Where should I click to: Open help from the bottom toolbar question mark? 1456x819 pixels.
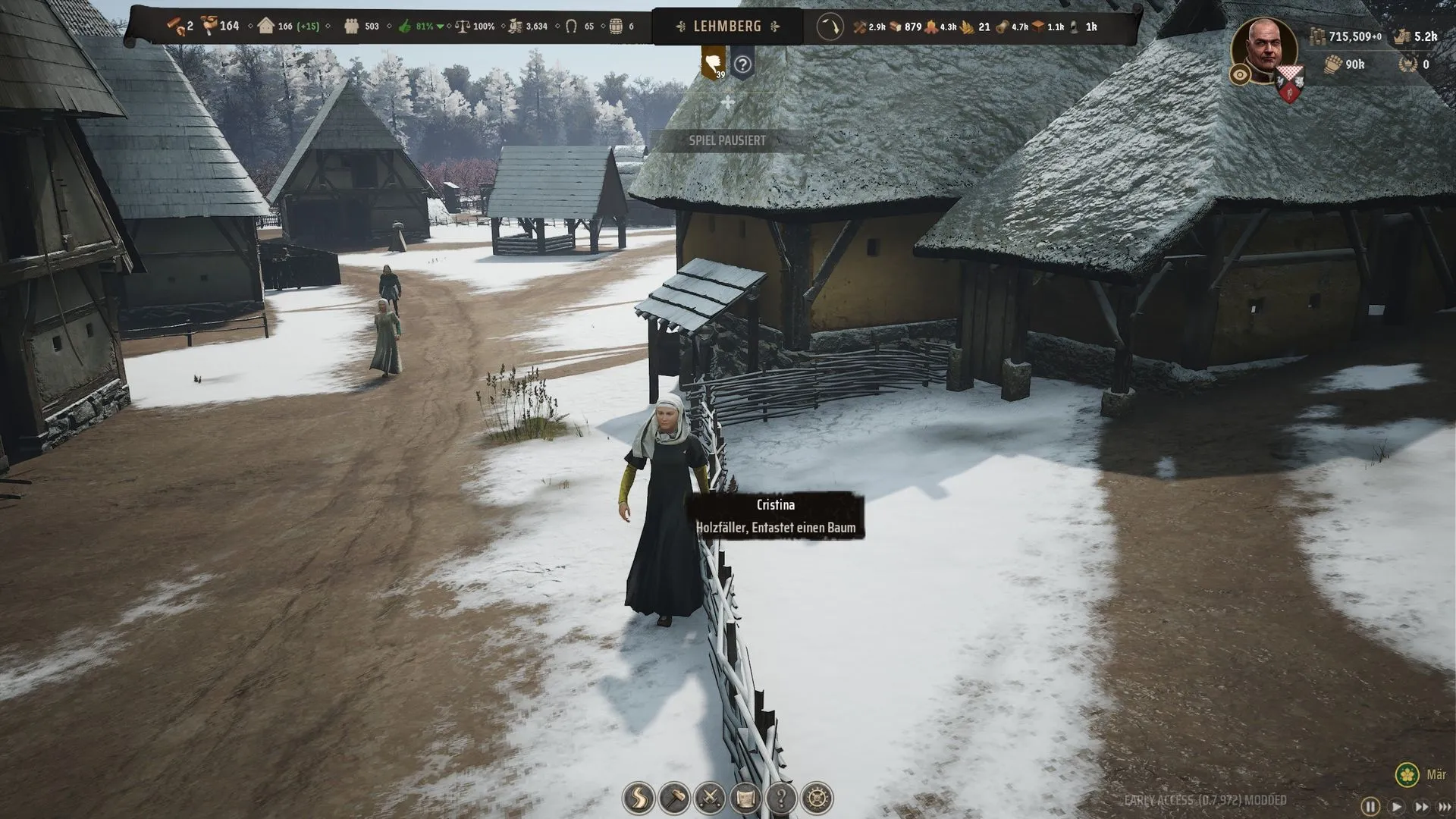pos(781,798)
